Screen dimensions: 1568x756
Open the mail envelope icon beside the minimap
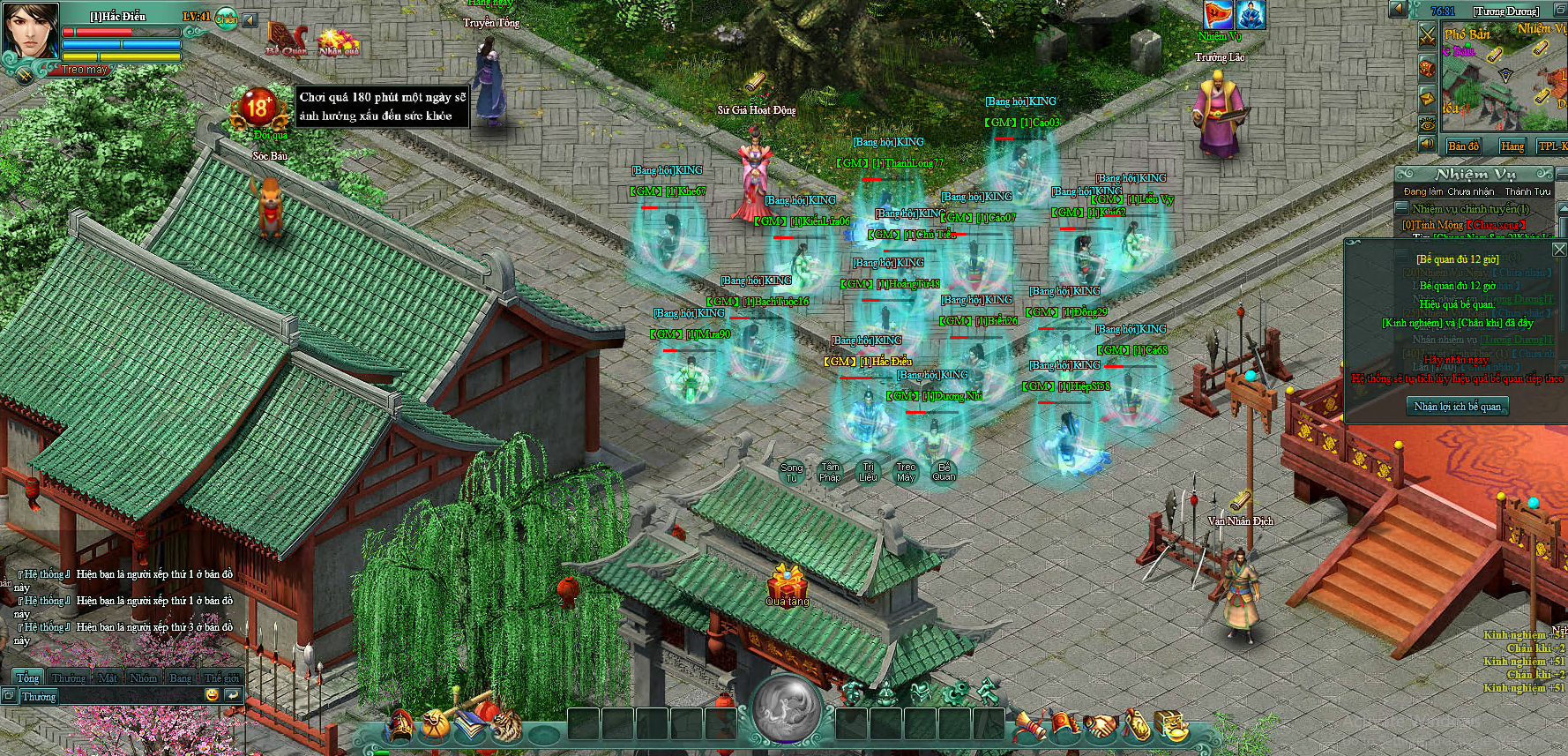coord(1426,99)
